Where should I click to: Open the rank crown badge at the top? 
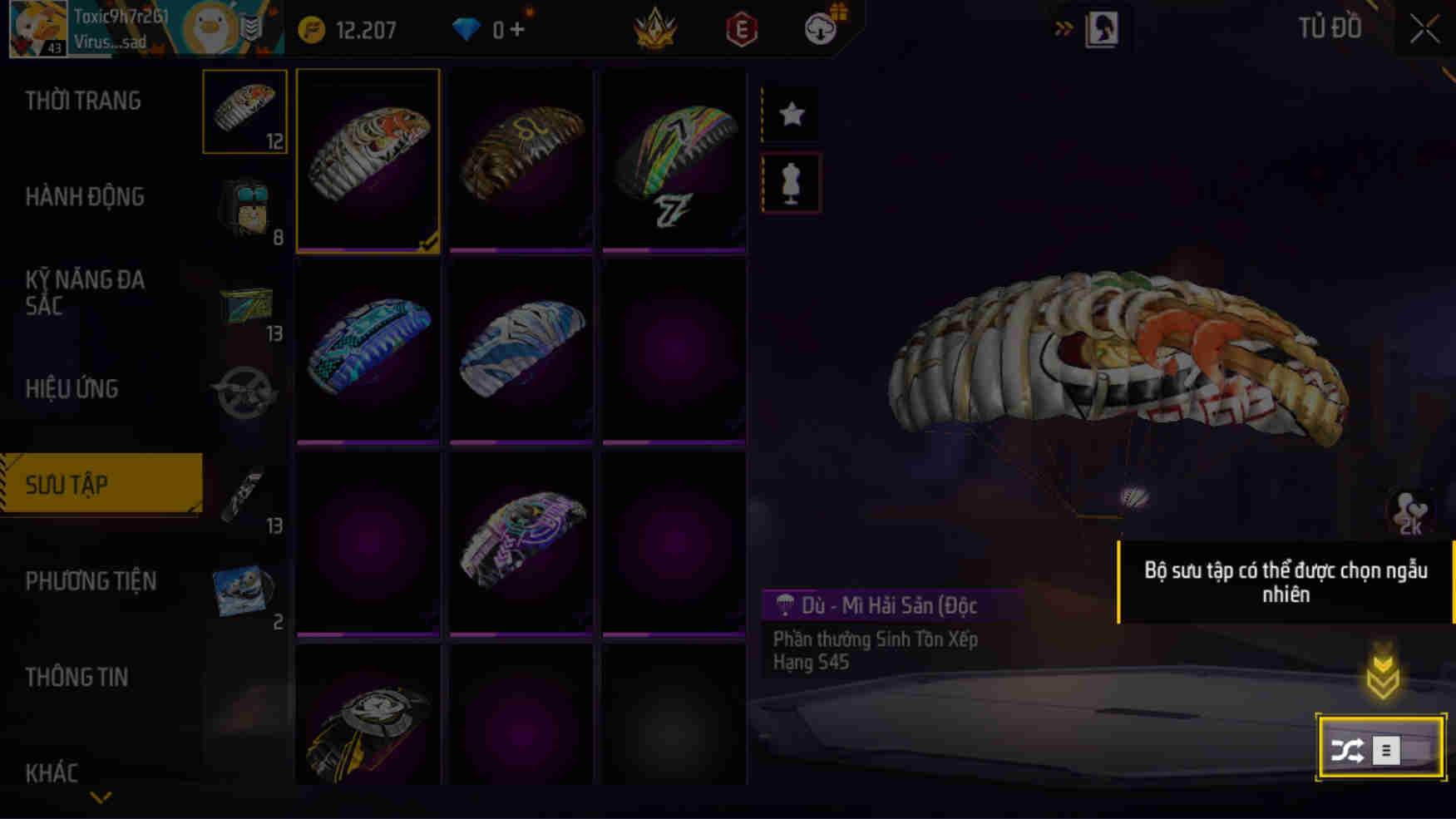[x=656, y=27]
